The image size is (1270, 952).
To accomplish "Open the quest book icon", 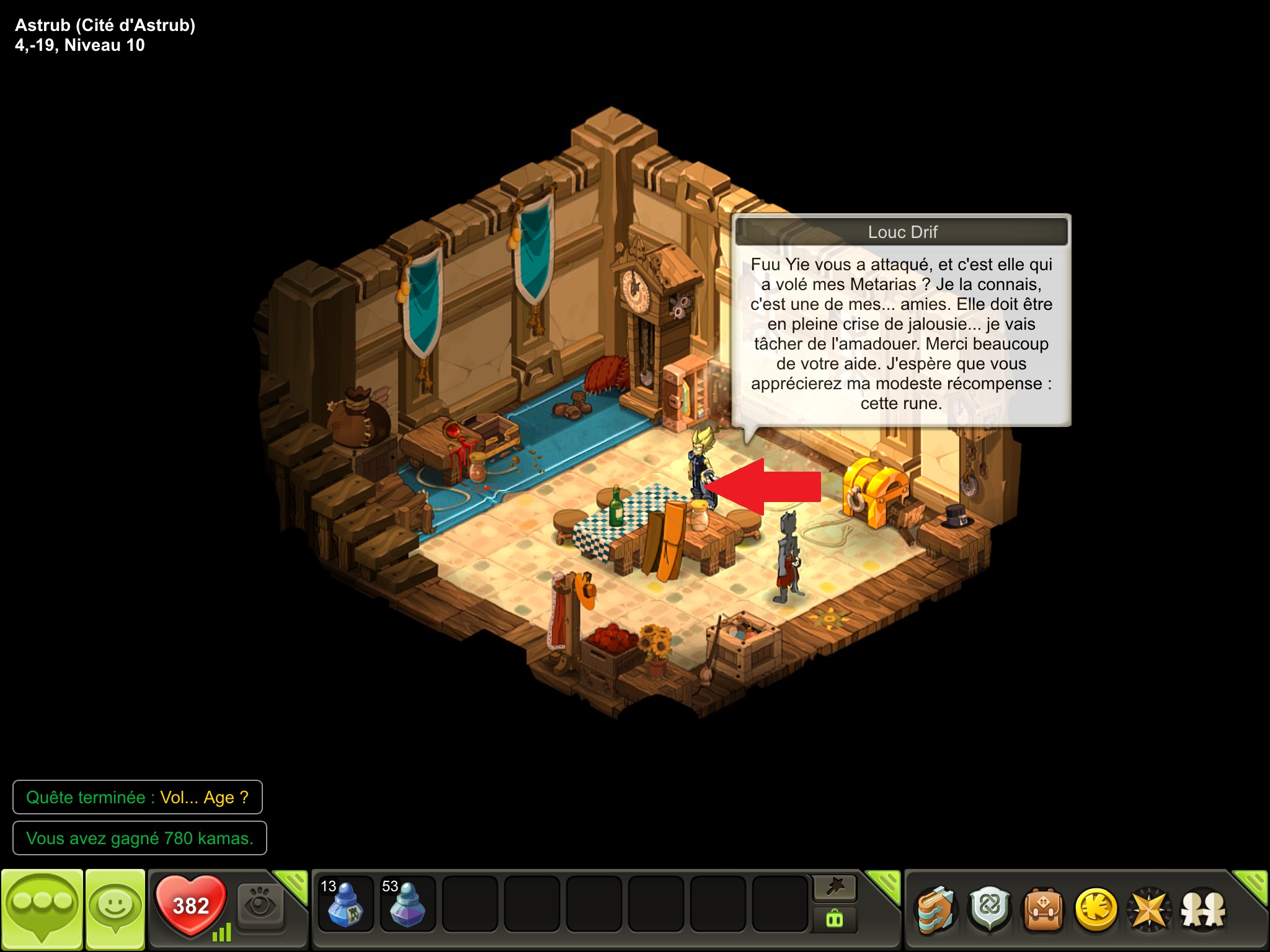I will pyautogui.click(x=936, y=910).
